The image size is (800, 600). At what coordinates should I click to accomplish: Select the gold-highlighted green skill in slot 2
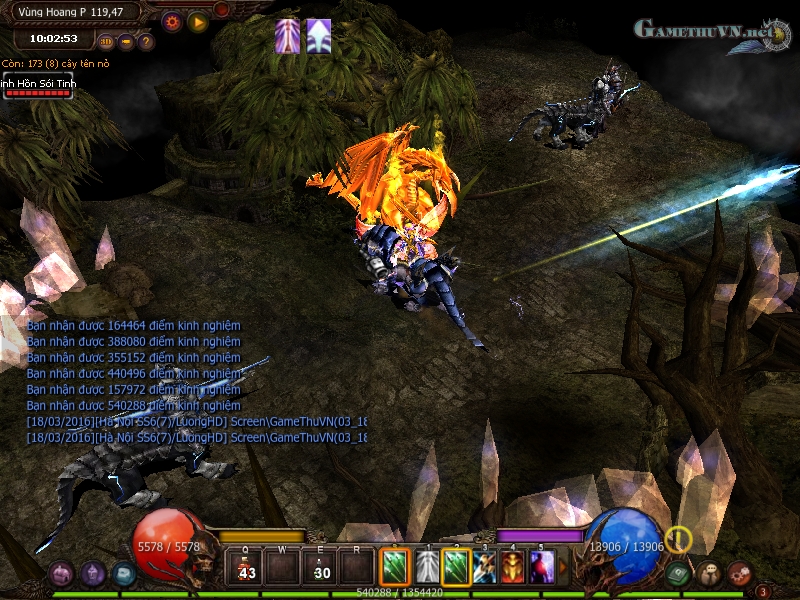pos(456,568)
